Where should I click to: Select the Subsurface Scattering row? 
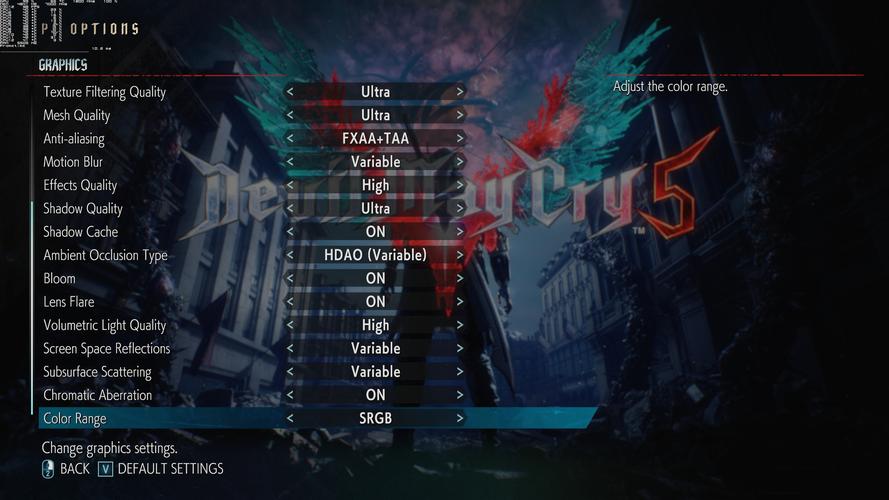97,372
